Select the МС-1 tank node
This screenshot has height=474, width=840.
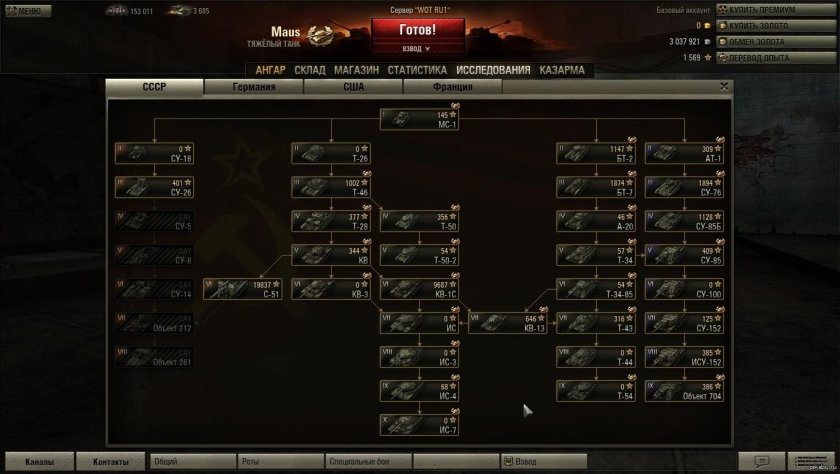click(x=420, y=119)
